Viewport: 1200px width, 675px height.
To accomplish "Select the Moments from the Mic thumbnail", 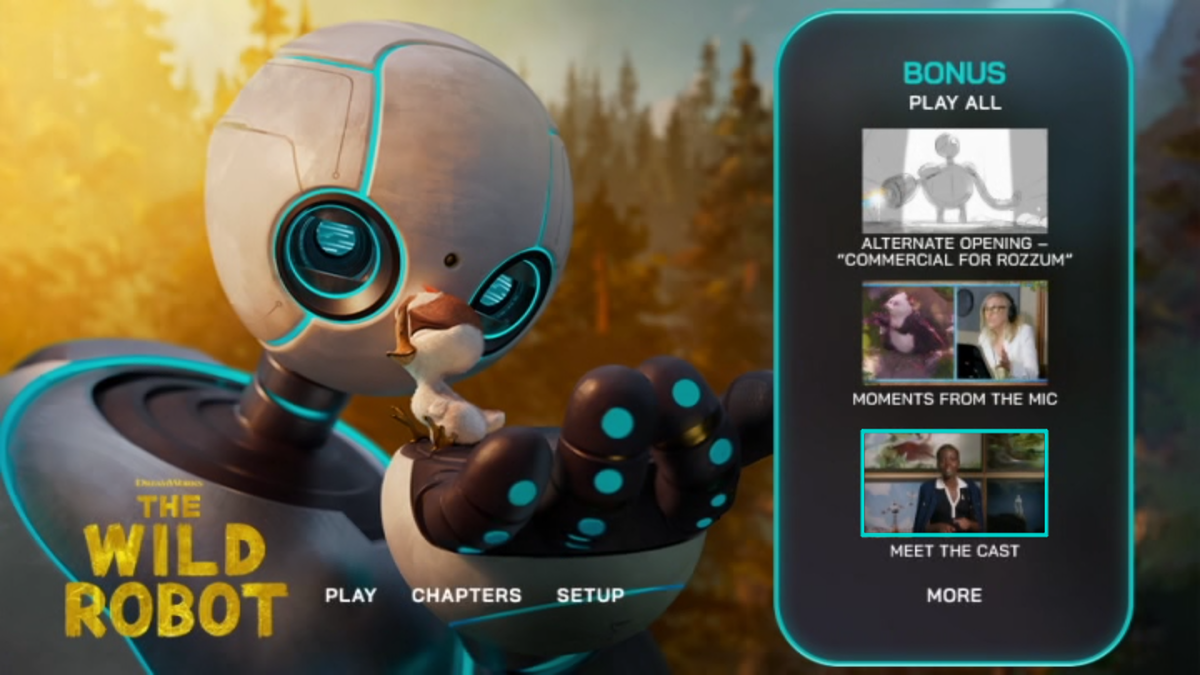I will click(954, 333).
